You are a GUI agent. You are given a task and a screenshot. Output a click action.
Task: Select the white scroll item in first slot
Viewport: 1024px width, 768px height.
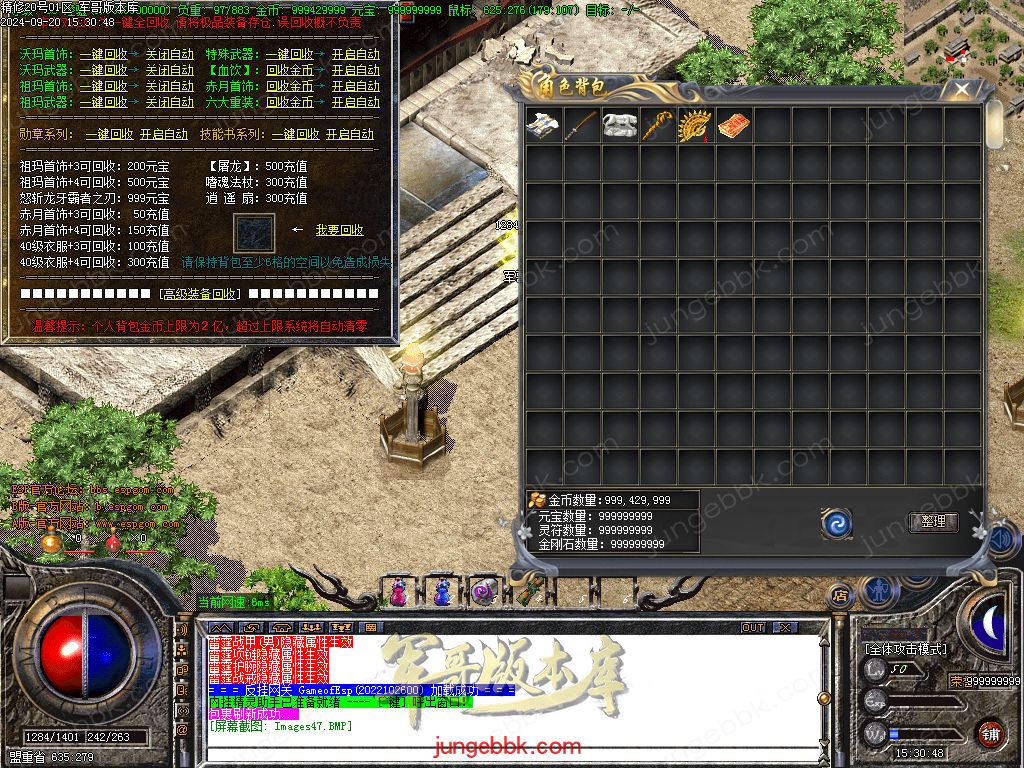click(x=544, y=126)
